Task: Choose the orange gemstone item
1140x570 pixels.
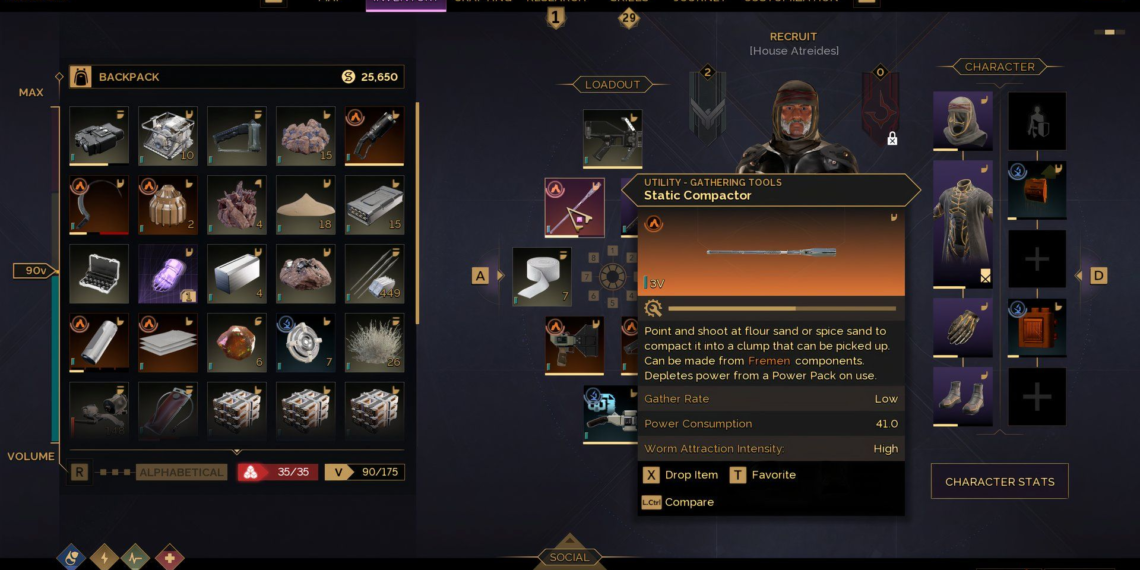Action: (236, 343)
